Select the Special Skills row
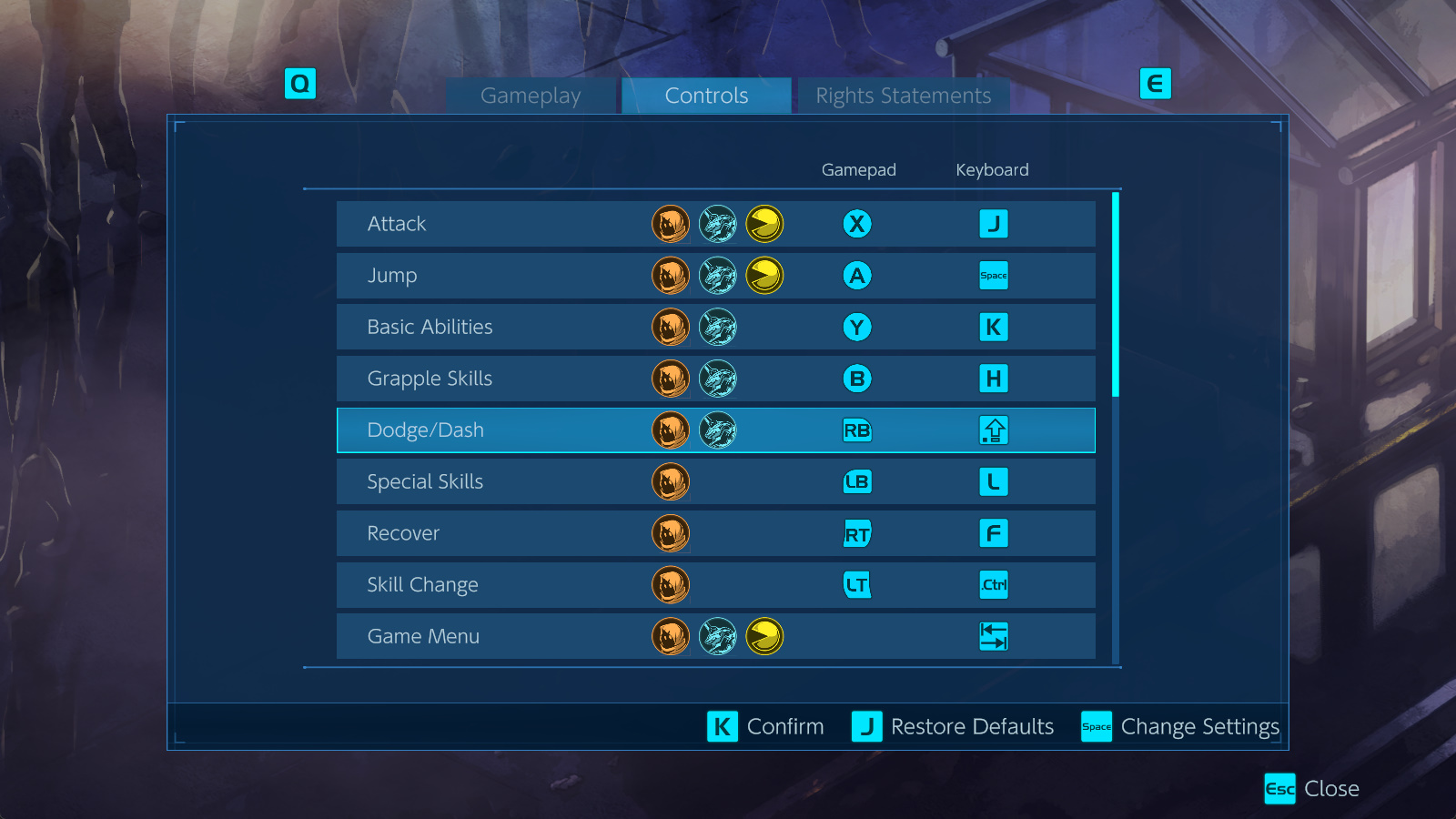This screenshot has height=819, width=1456. pos(715,481)
